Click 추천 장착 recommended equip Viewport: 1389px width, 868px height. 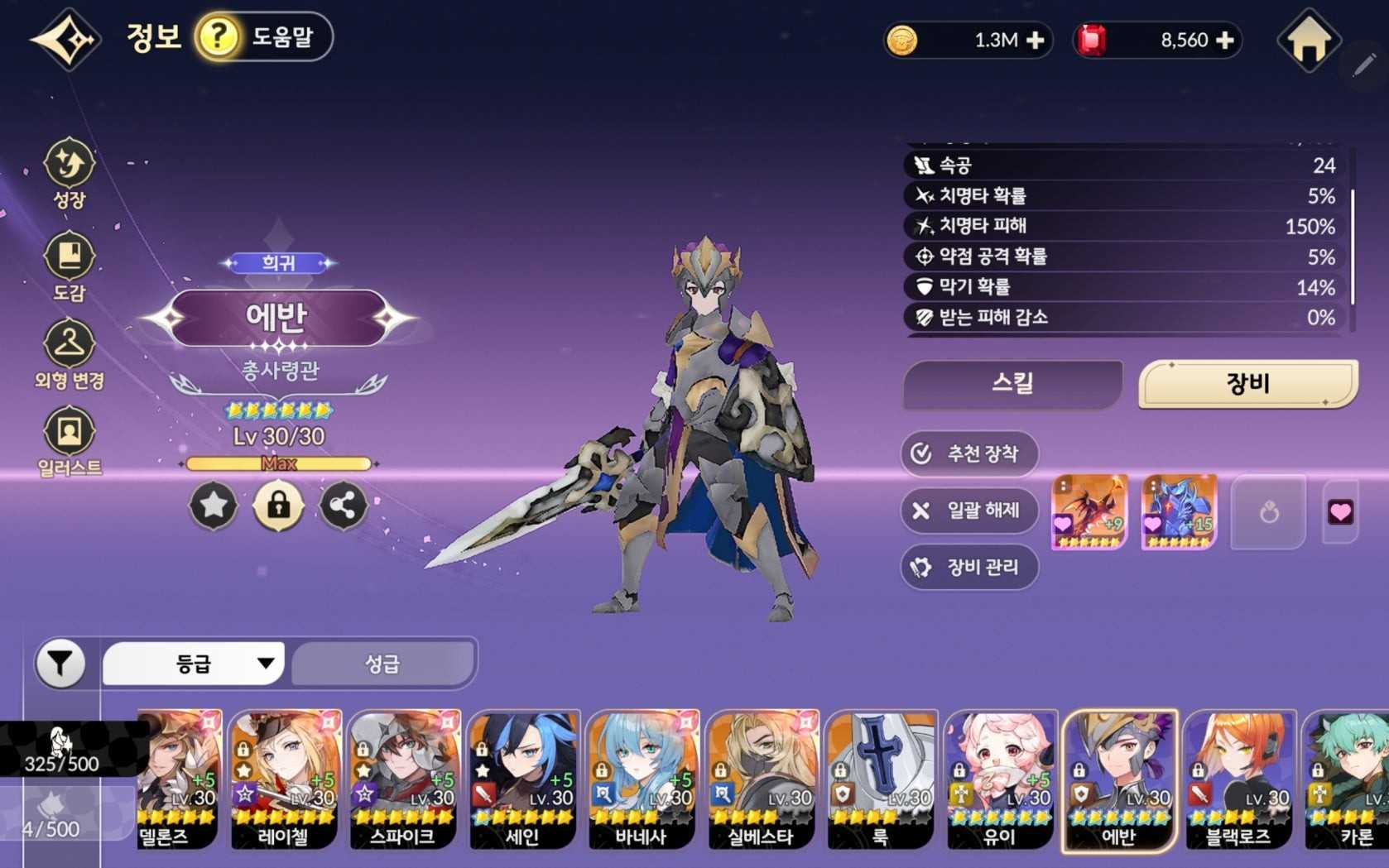tap(969, 453)
